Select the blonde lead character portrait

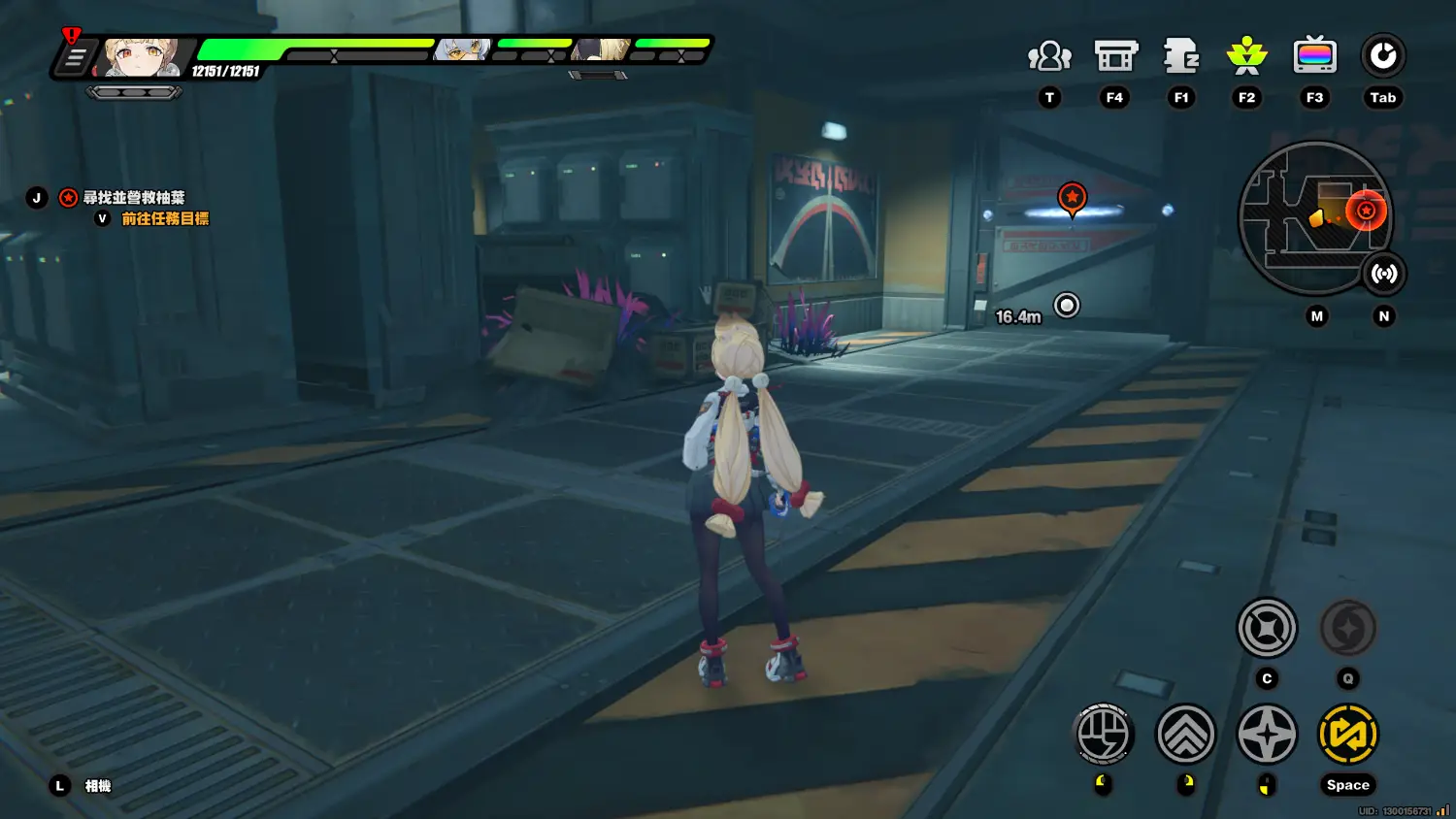[x=140, y=58]
